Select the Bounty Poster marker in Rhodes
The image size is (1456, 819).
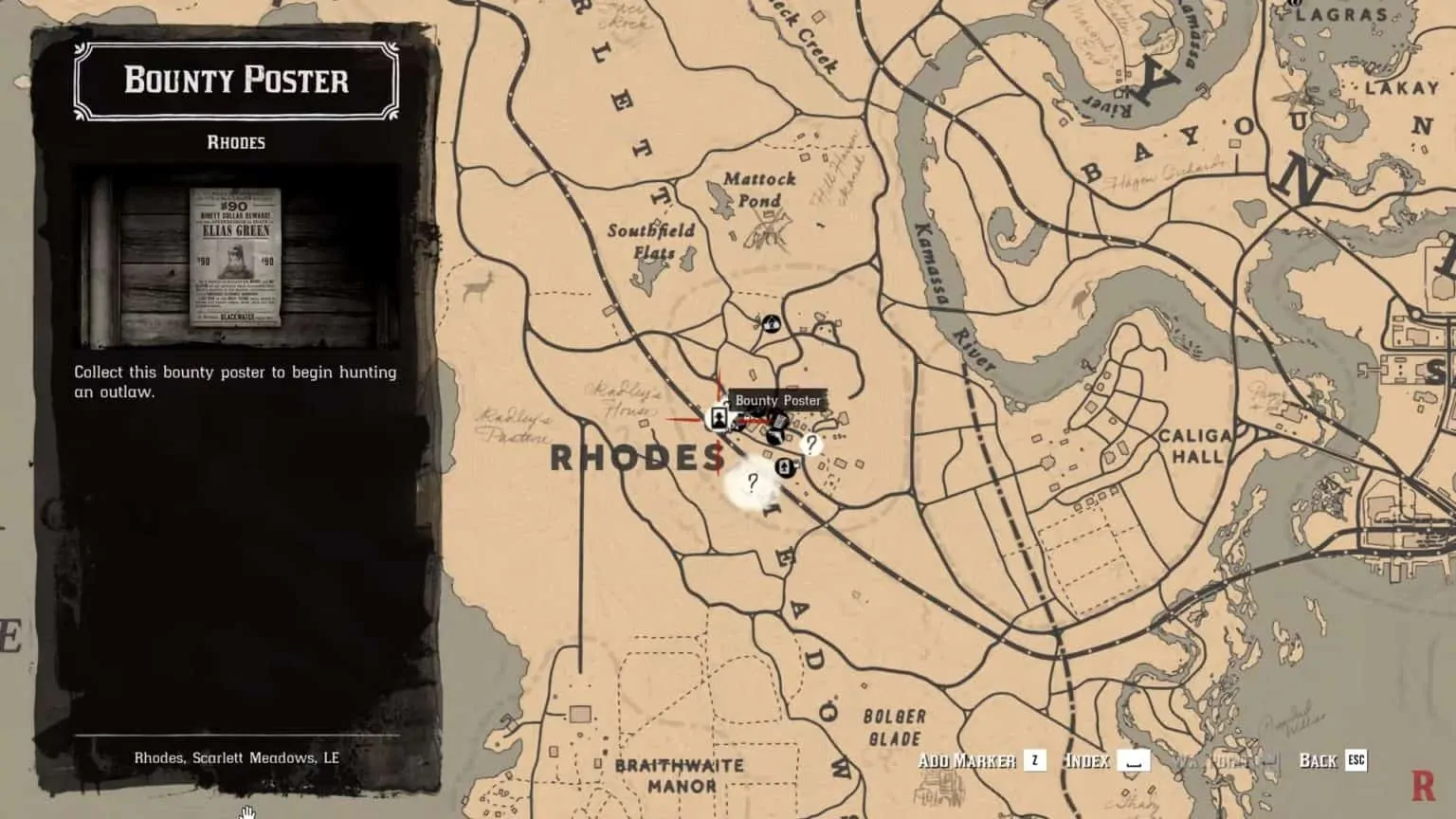[719, 417]
